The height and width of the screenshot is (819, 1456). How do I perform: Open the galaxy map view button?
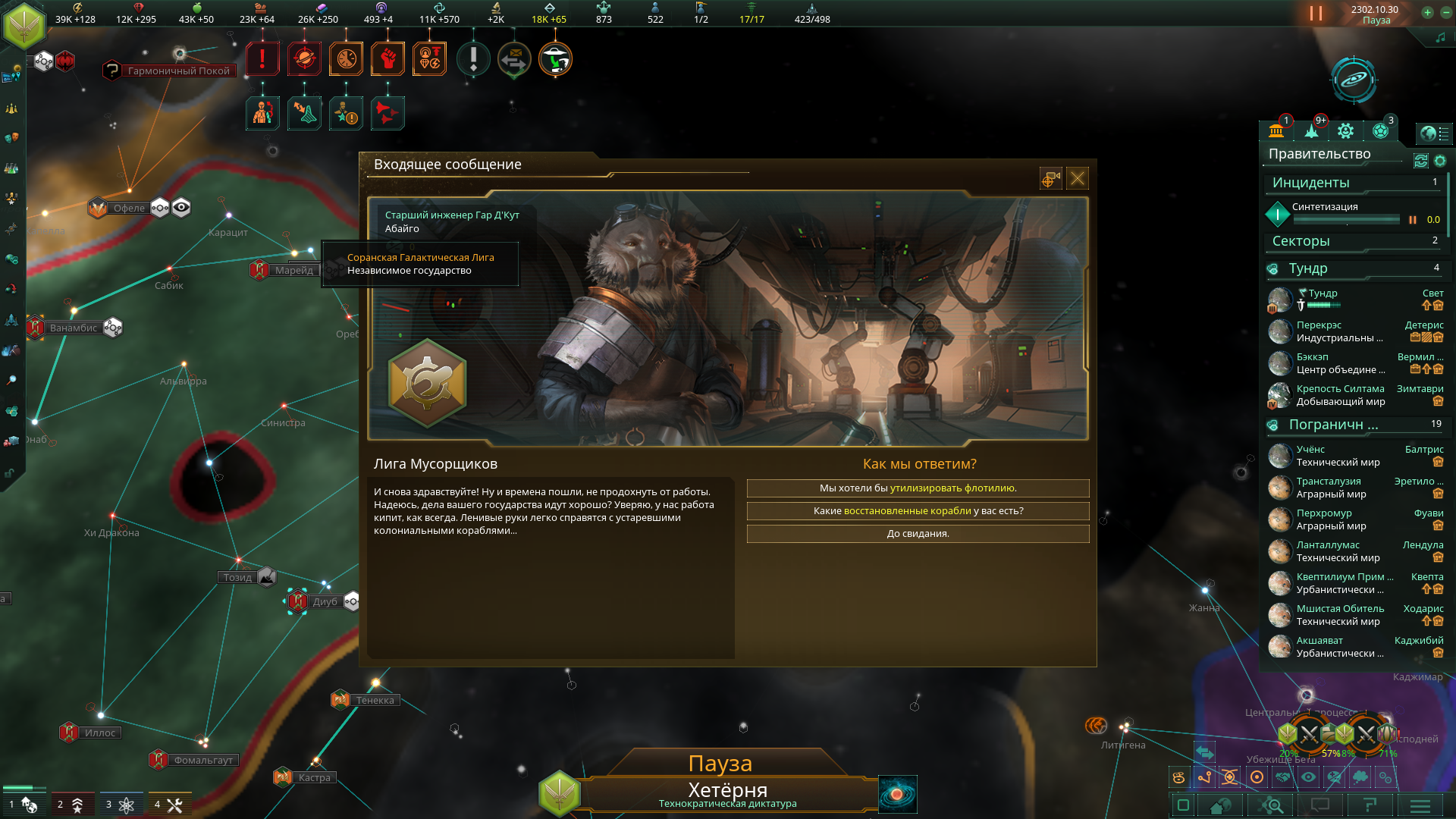pyautogui.click(x=1353, y=79)
